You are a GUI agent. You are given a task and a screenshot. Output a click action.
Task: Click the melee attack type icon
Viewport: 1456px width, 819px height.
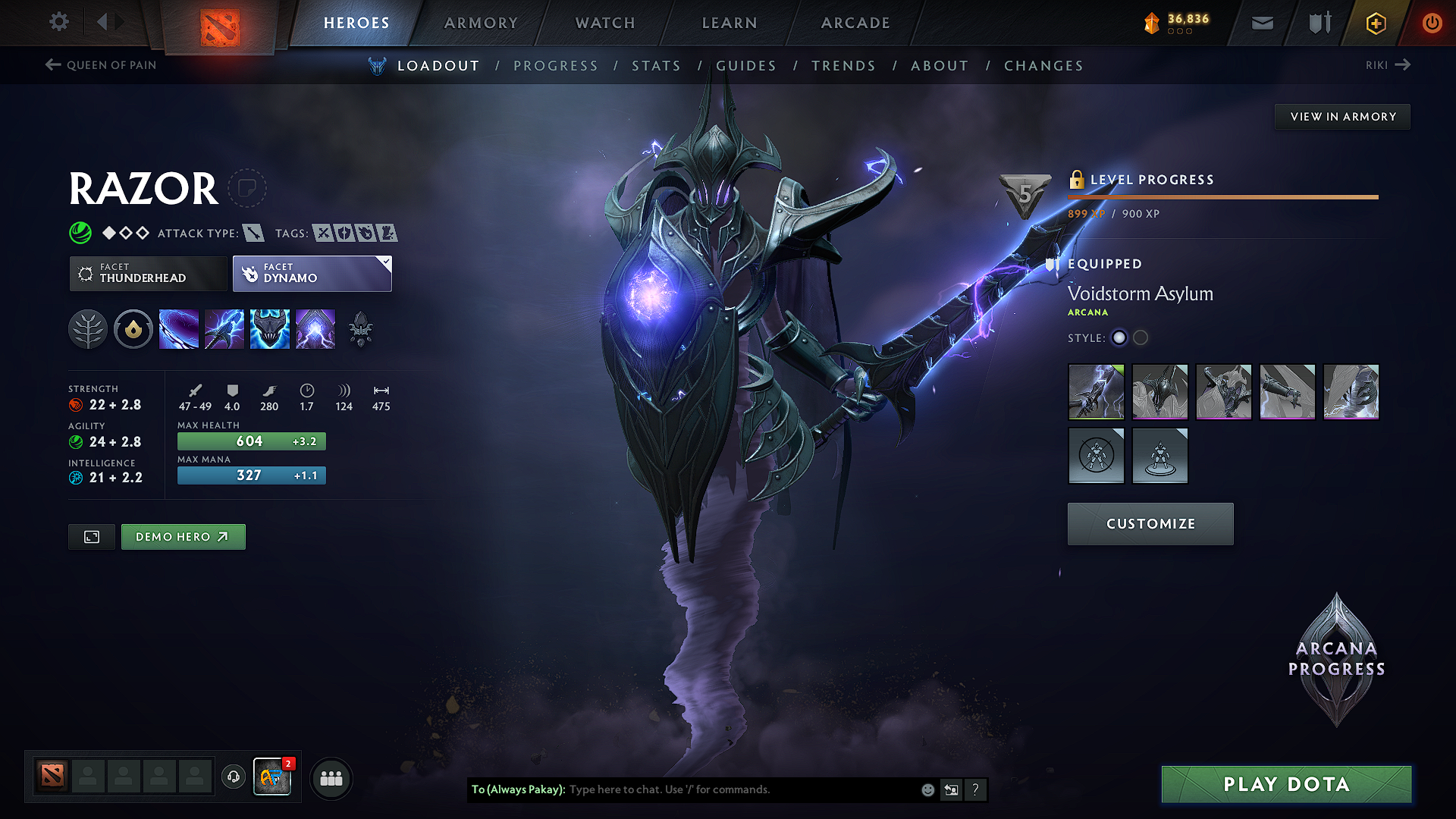pos(253,233)
